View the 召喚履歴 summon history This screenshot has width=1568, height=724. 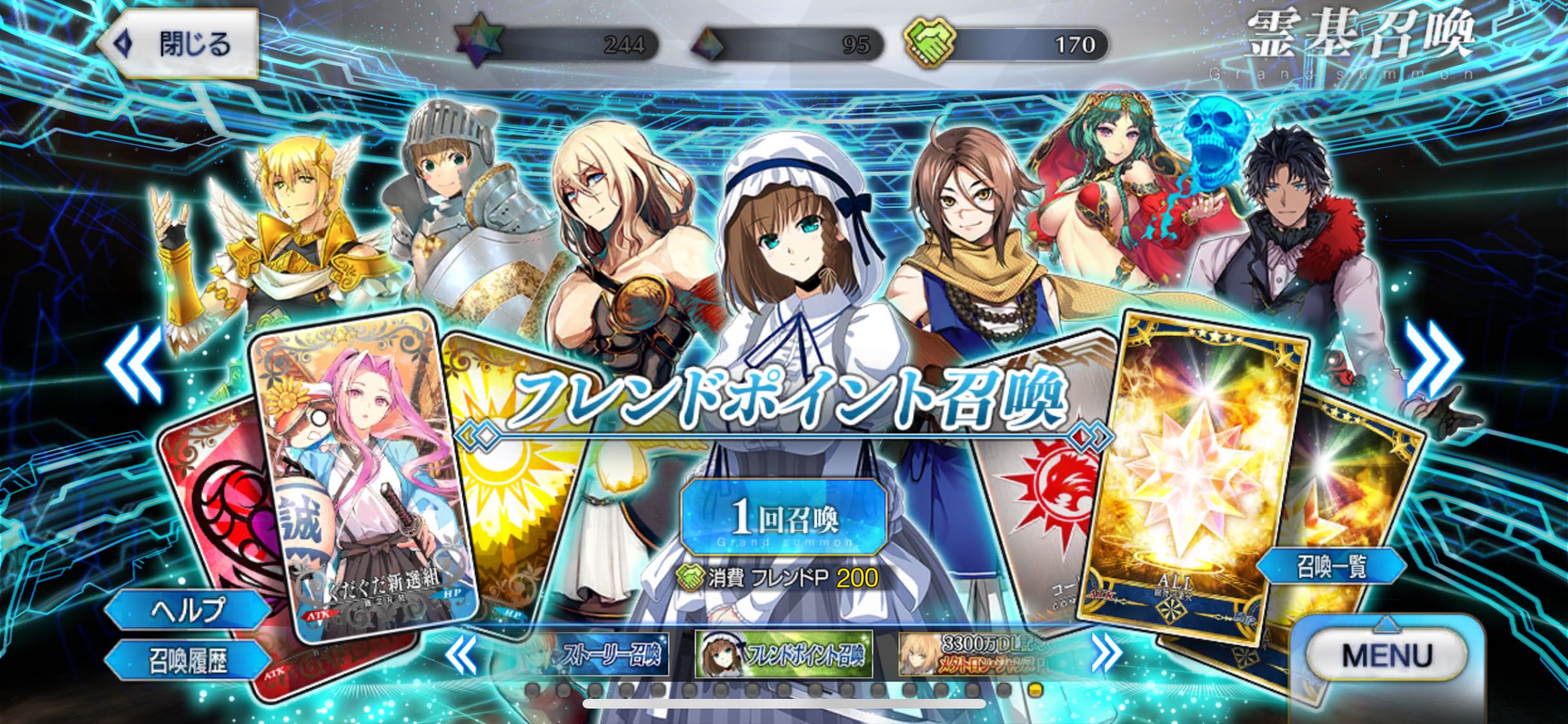tap(188, 660)
